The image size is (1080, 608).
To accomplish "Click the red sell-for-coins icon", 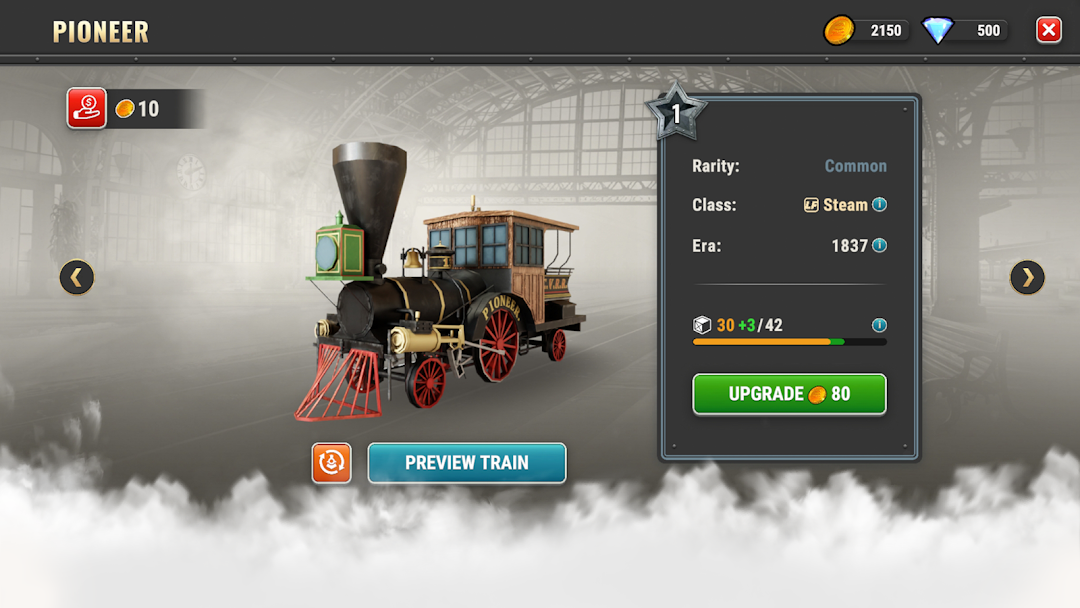I will (87, 108).
